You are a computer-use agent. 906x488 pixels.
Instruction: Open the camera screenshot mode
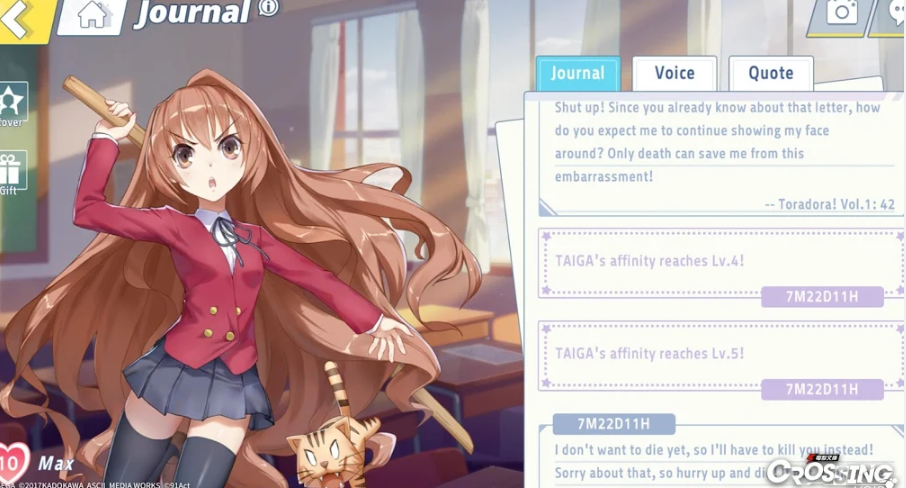841,12
